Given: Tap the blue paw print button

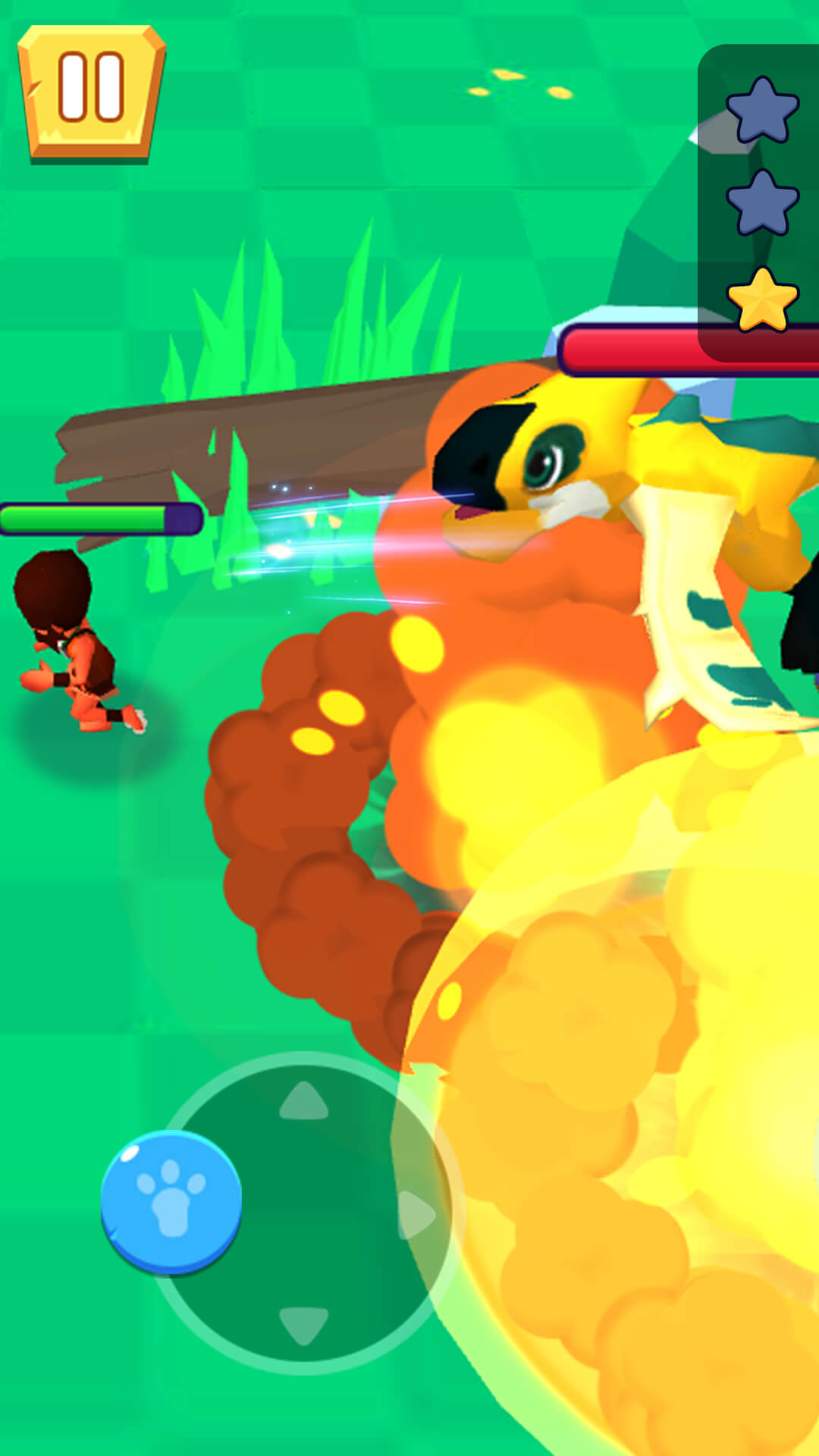Looking at the screenshot, I should tap(171, 1200).
